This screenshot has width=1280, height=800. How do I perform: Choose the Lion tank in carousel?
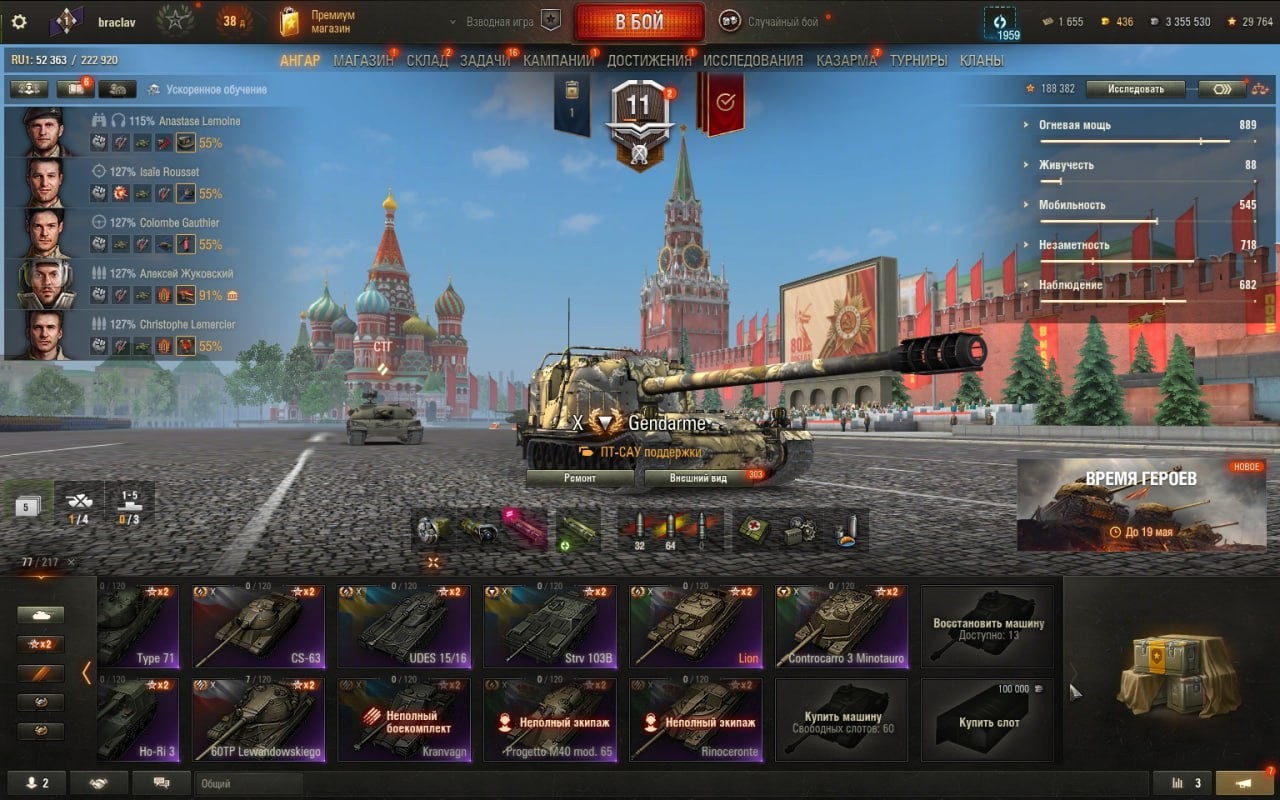pyautogui.click(x=696, y=627)
